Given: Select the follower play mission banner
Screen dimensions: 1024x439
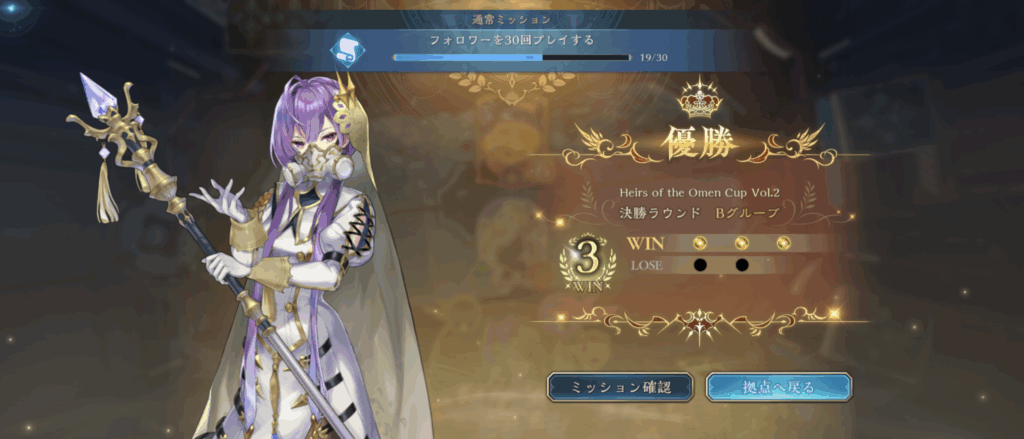Looking at the screenshot, I should click(511, 47).
